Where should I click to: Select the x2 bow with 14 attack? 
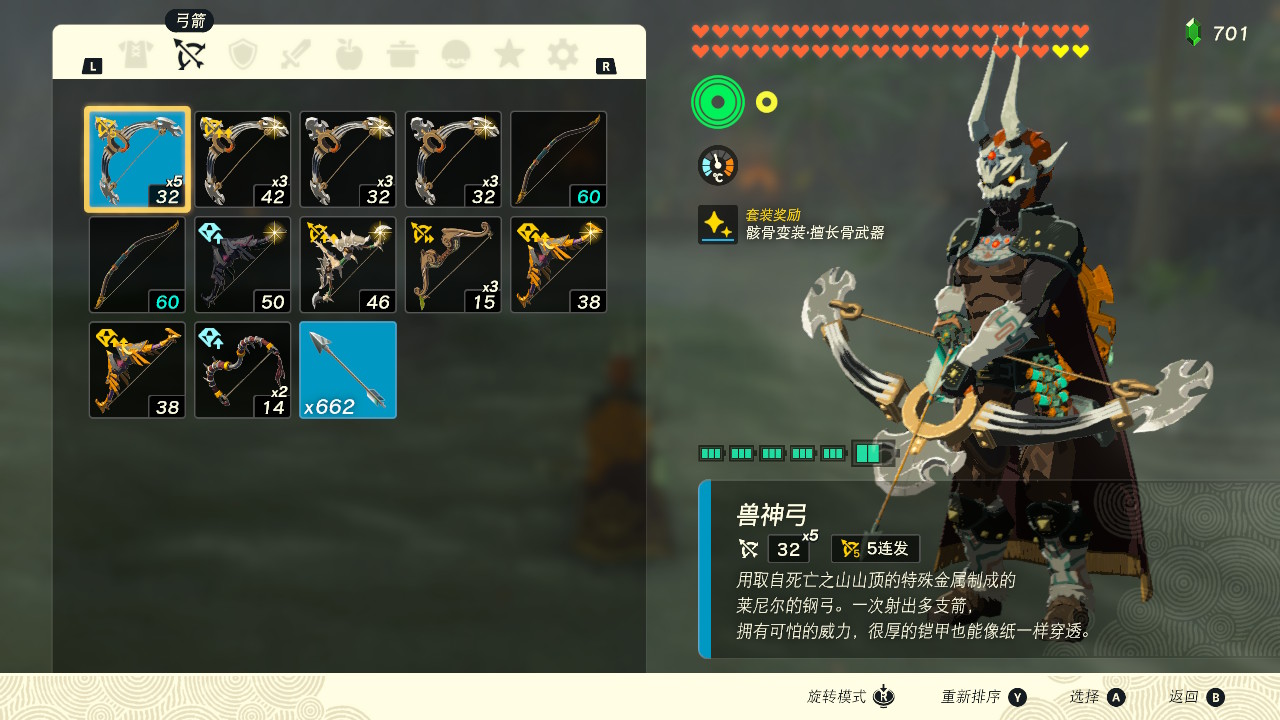[243, 370]
